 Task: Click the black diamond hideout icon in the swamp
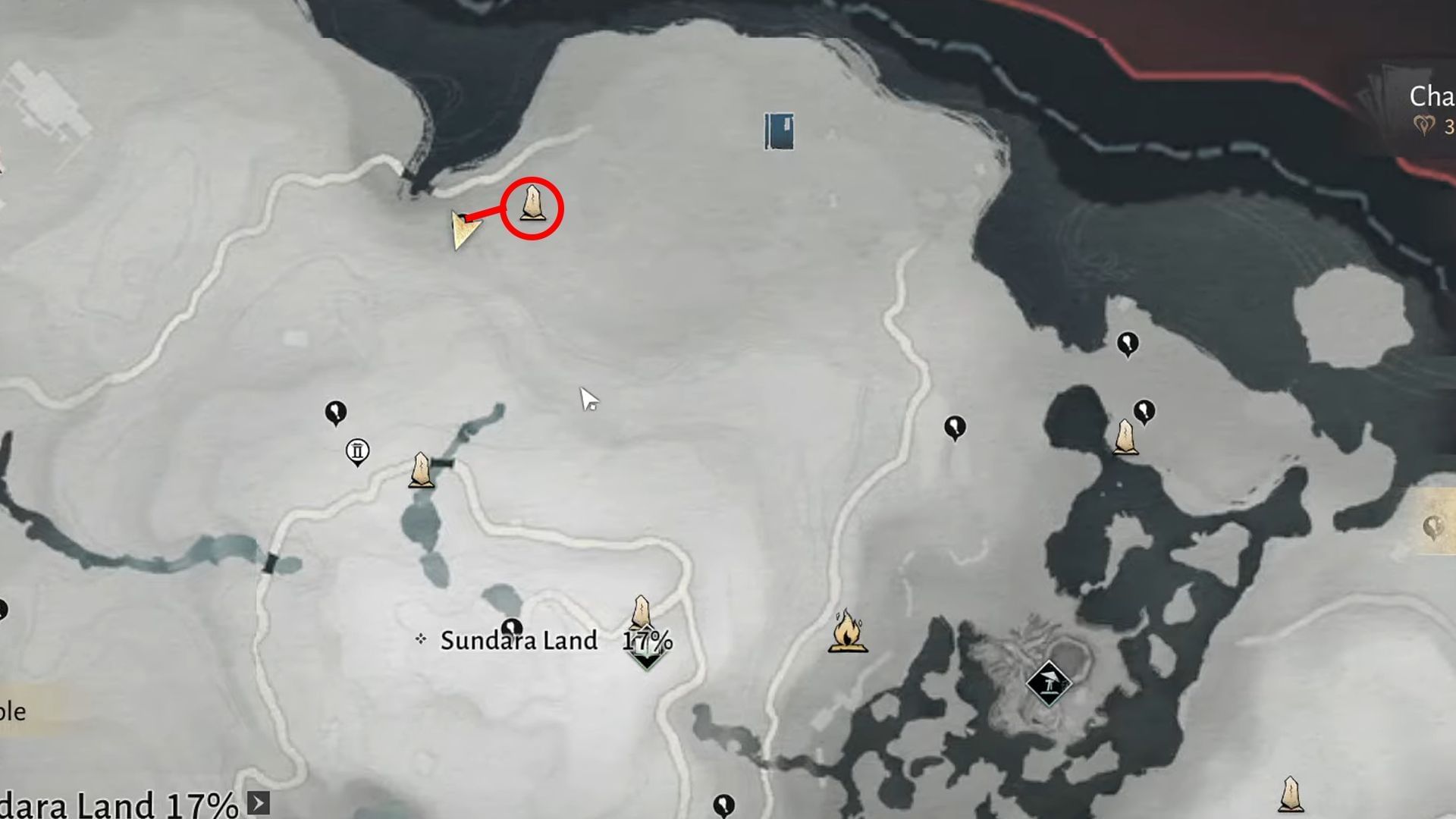coord(1050,682)
